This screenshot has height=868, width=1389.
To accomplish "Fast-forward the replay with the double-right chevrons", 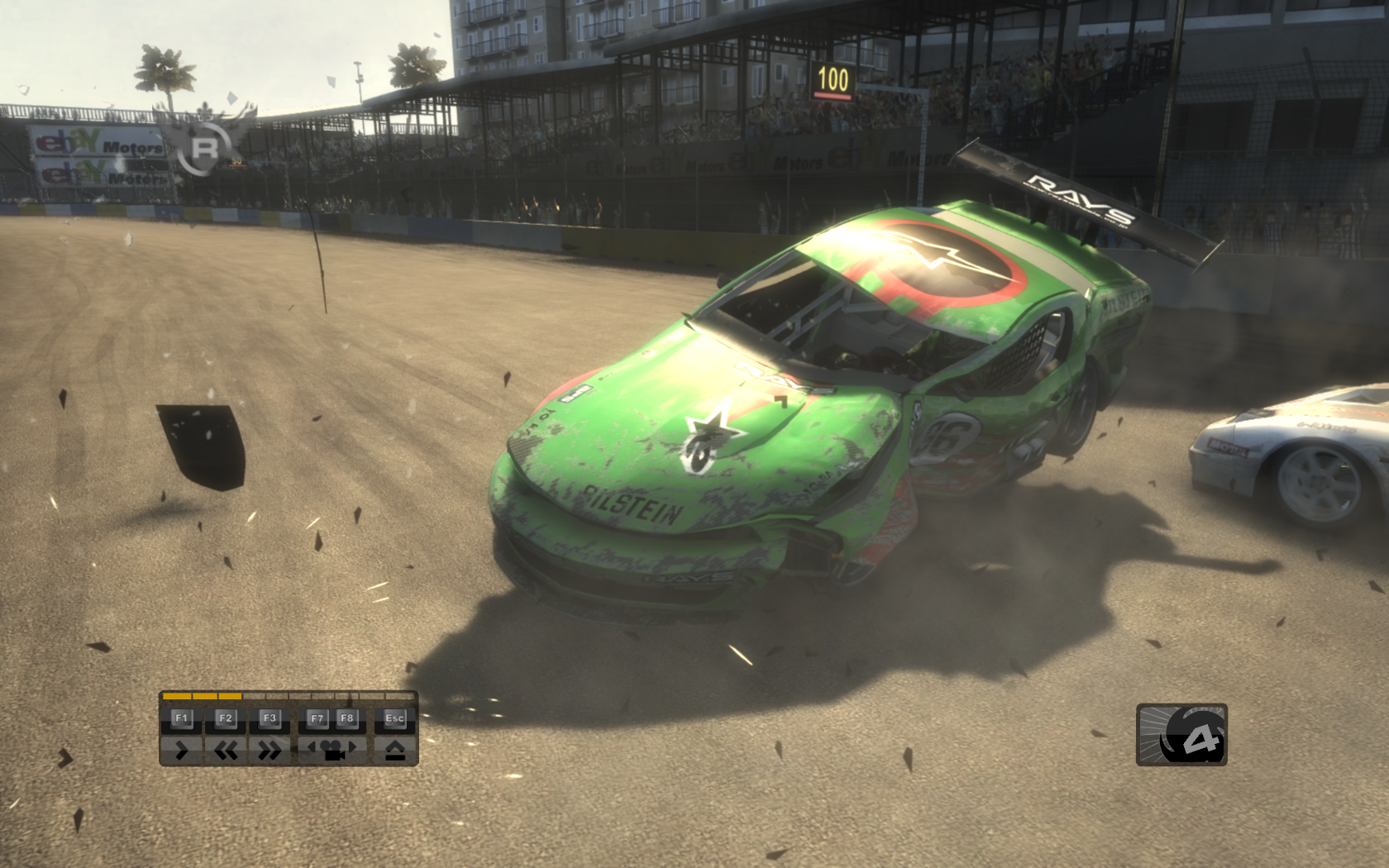I will tap(270, 751).
